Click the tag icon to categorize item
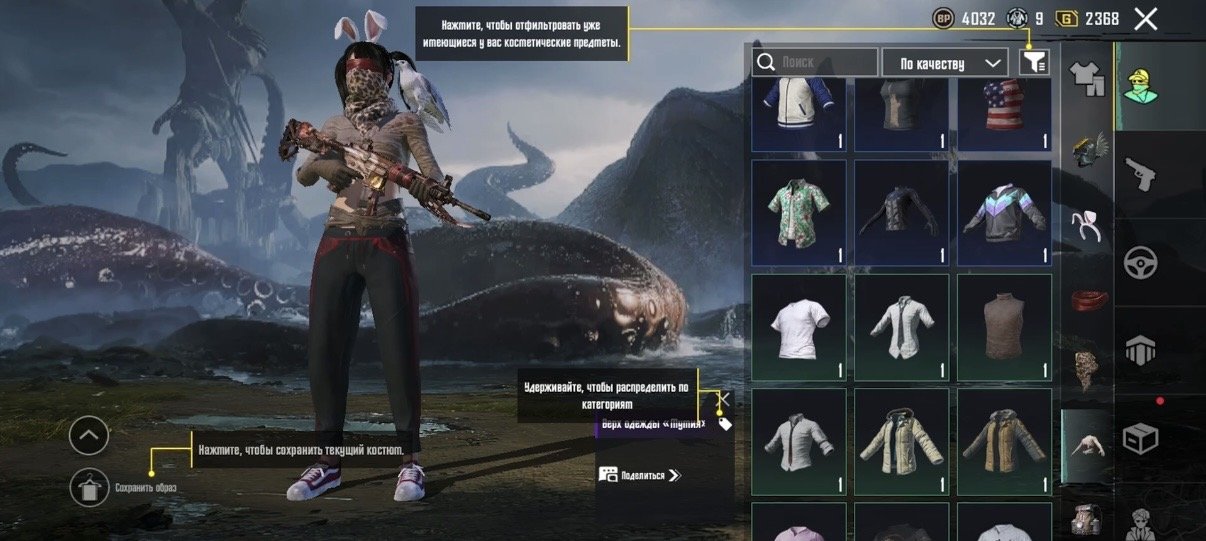 725,424
